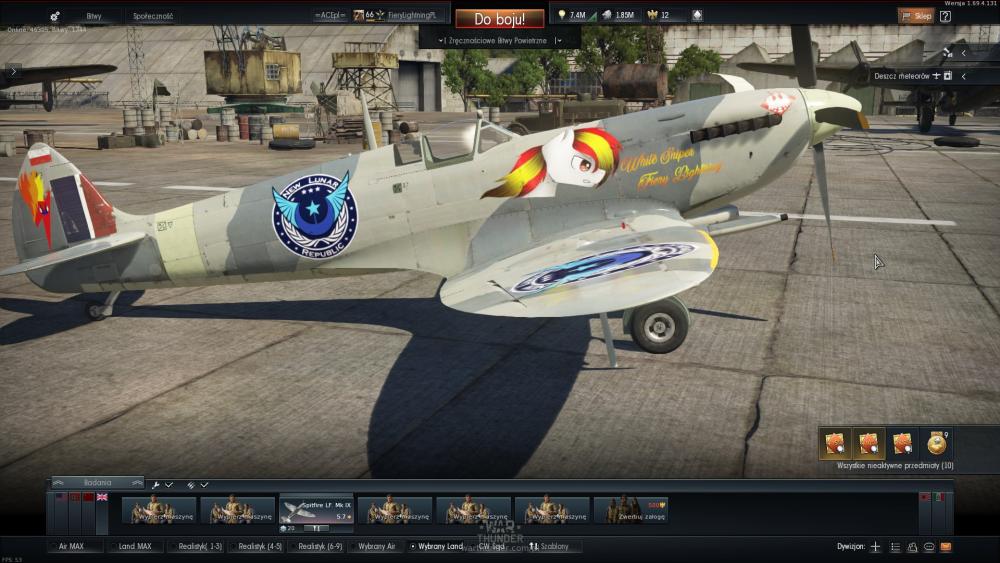
Task: Select the Spitfire LF Mk IX crew slot
Action: (x=316, y=510)
